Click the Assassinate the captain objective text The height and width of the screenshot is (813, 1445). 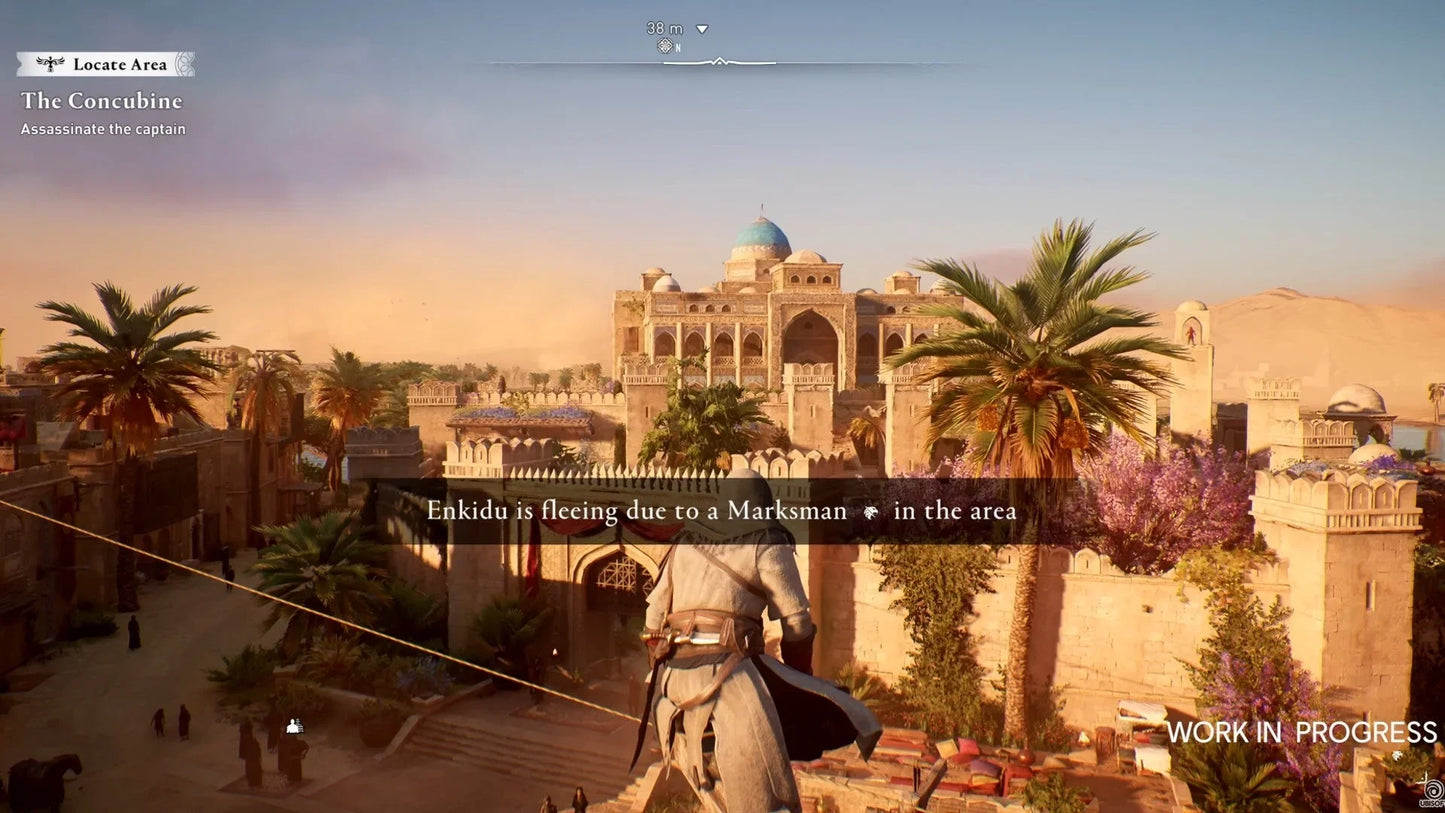[x=103, y=129]
